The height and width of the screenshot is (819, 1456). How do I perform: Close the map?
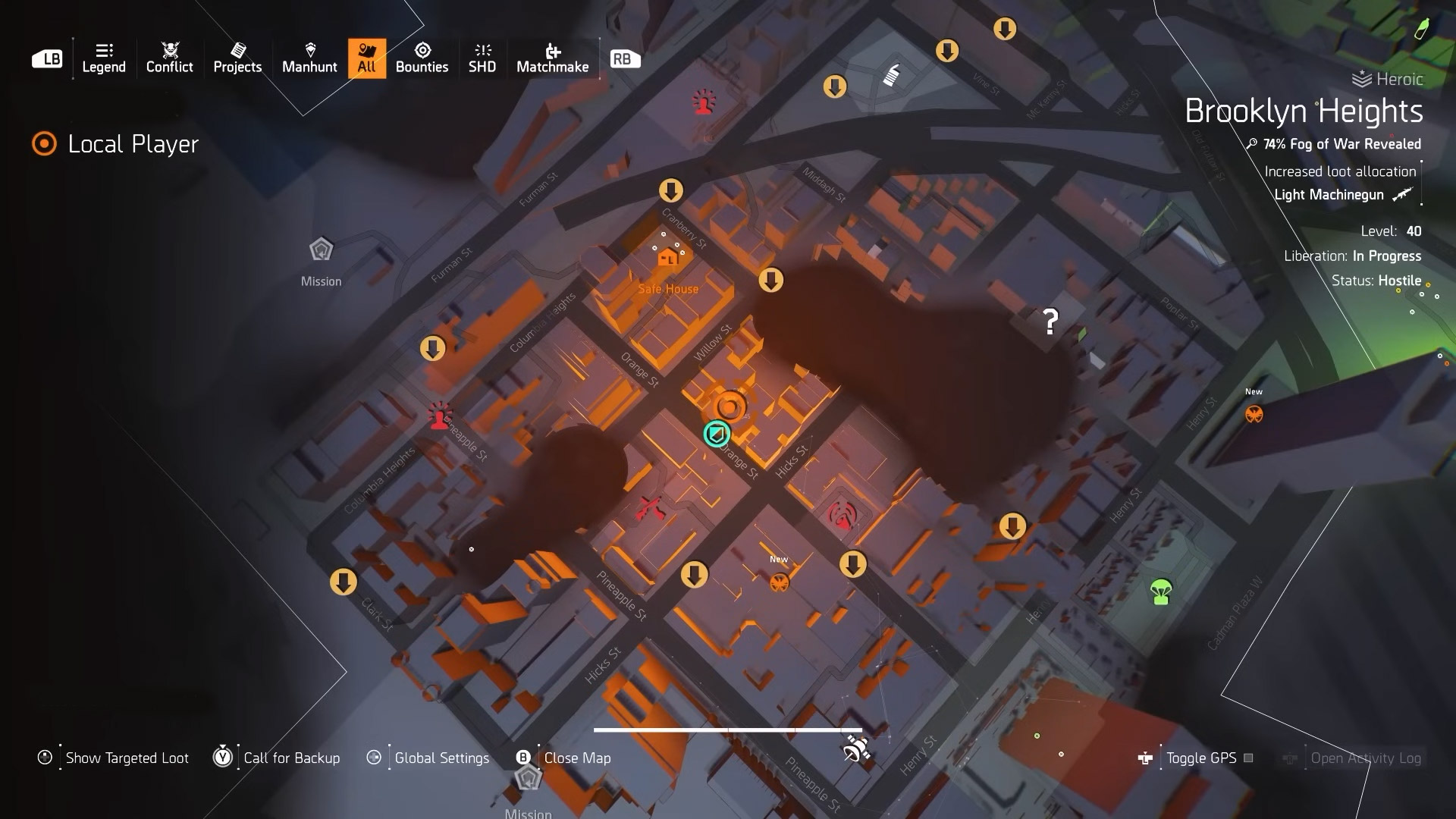pos(576,758)
